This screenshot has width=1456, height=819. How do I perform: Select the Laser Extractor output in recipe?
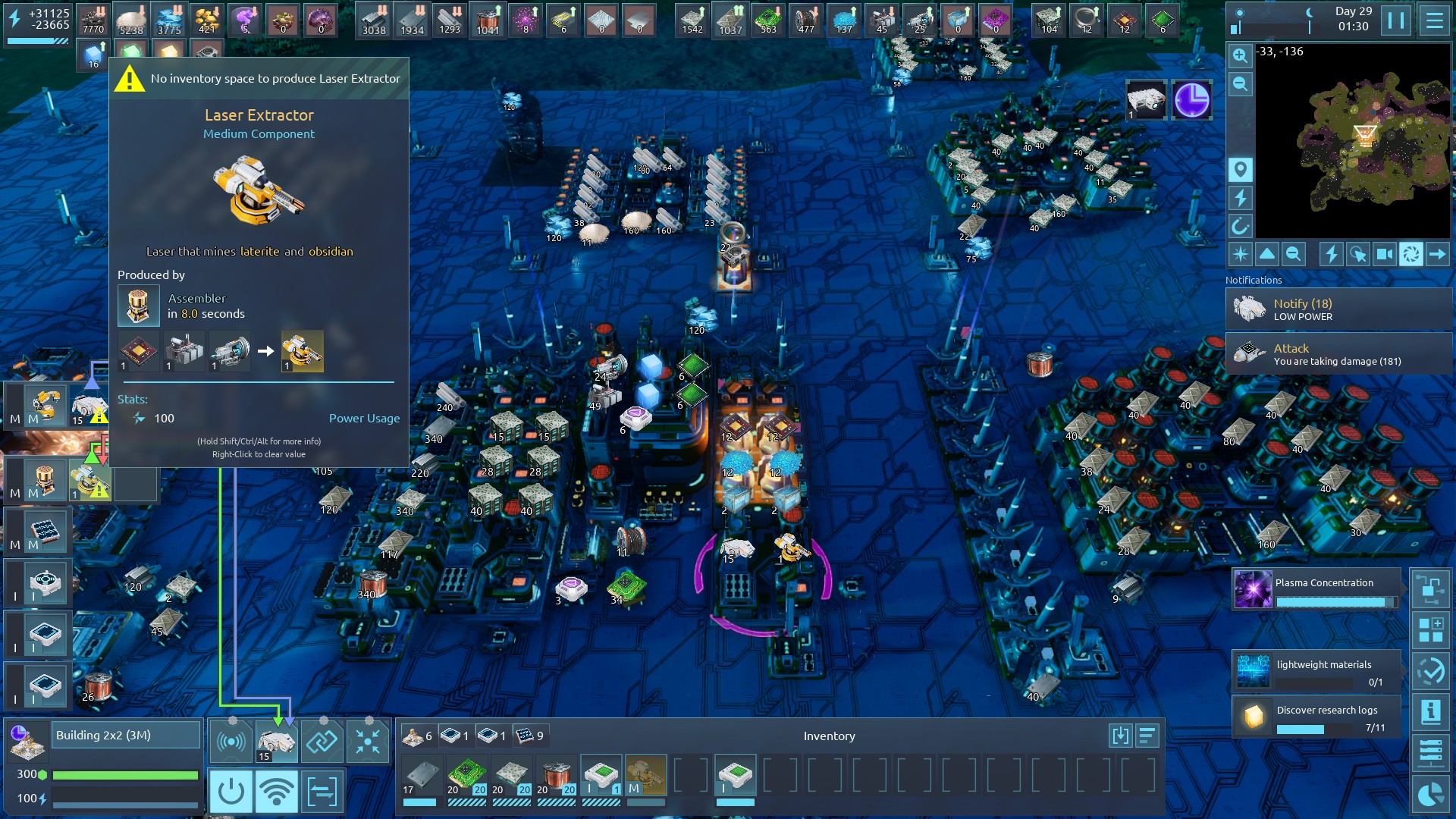pos(302,351)
